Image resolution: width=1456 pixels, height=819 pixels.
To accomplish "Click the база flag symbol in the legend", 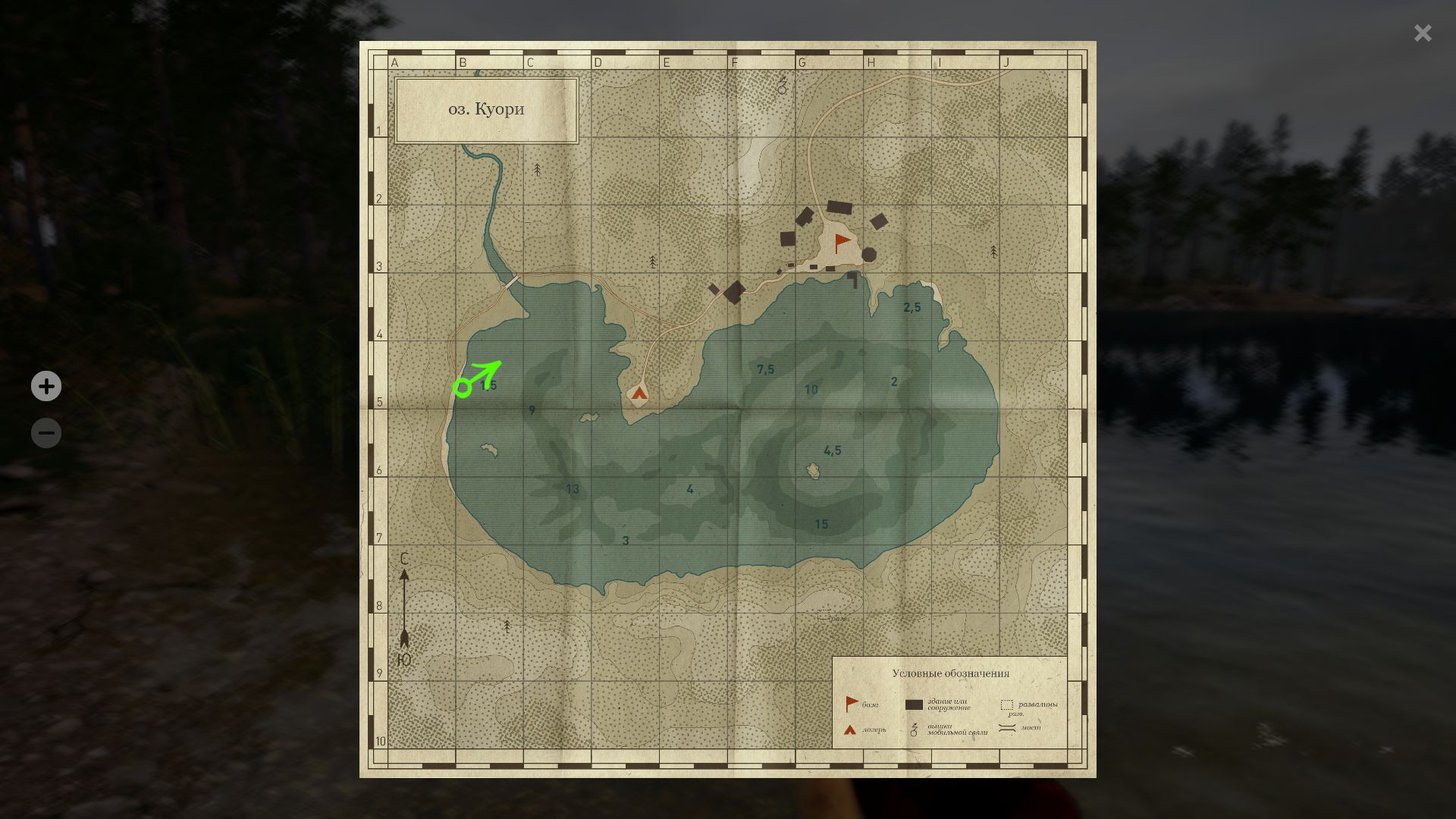I will (x=850, y=704).
